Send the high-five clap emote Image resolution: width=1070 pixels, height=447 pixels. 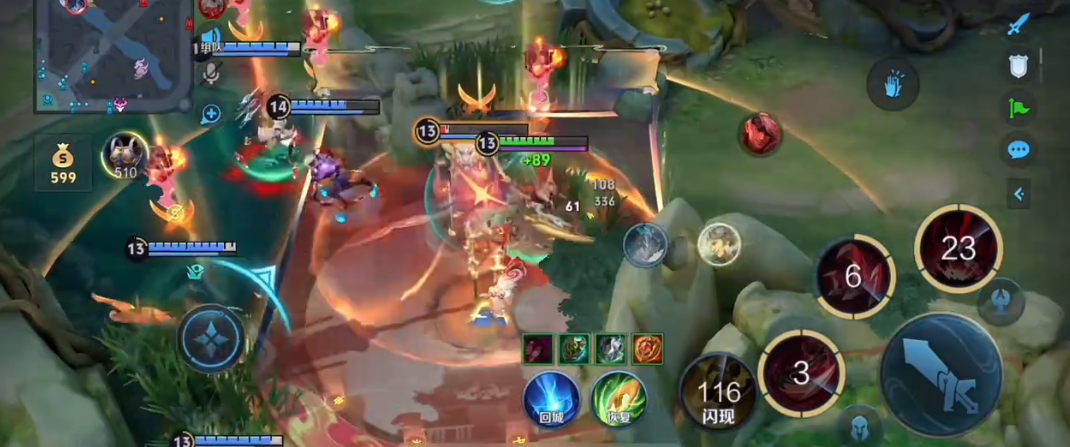coord(892,85)
